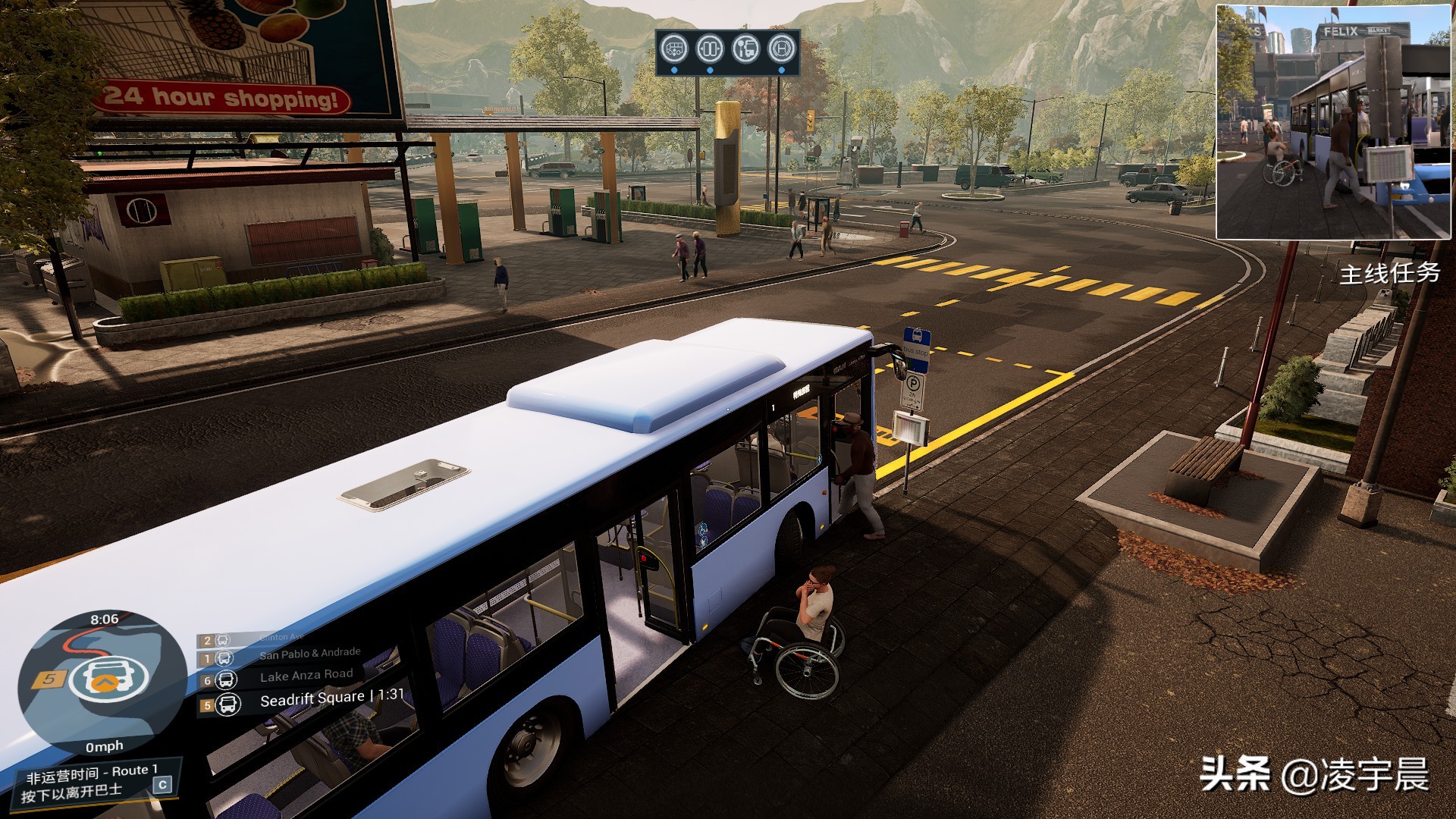The height and width of the screenshot is (819, 1456).
Task: Click the Clinton Ave stop entry
Action: 281,638
